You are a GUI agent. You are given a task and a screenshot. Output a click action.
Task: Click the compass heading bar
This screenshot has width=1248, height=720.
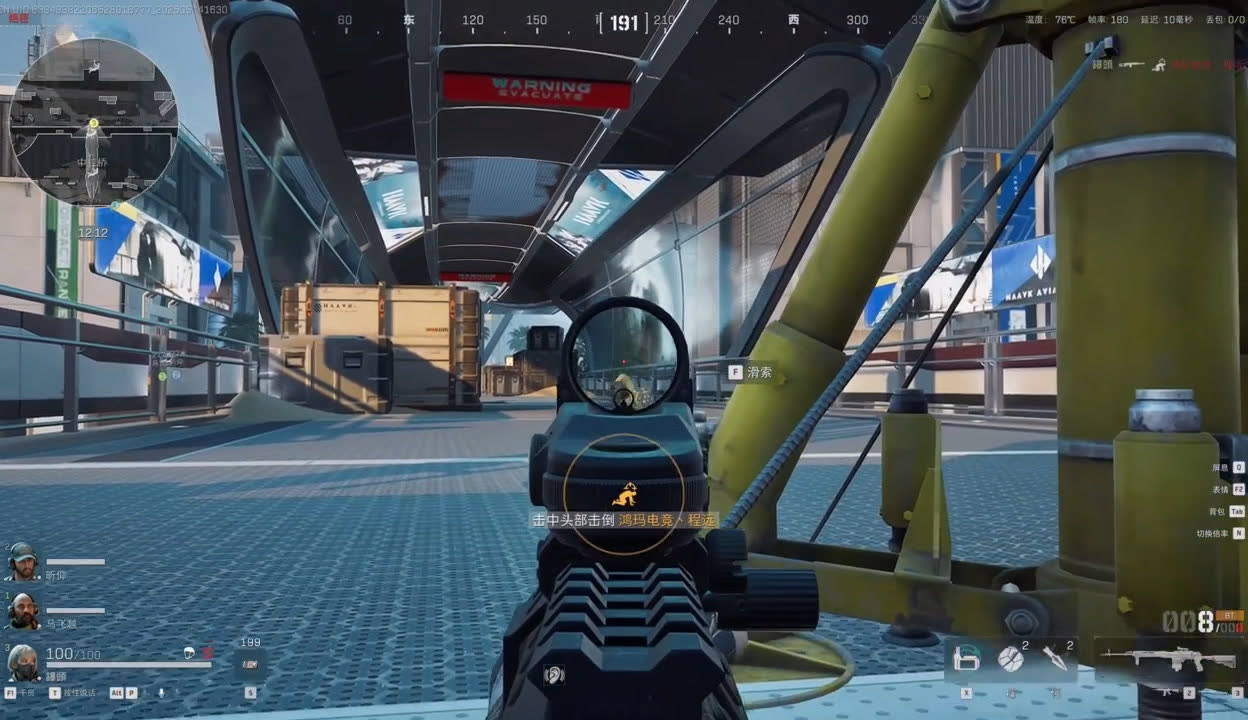tap(623, 21)
